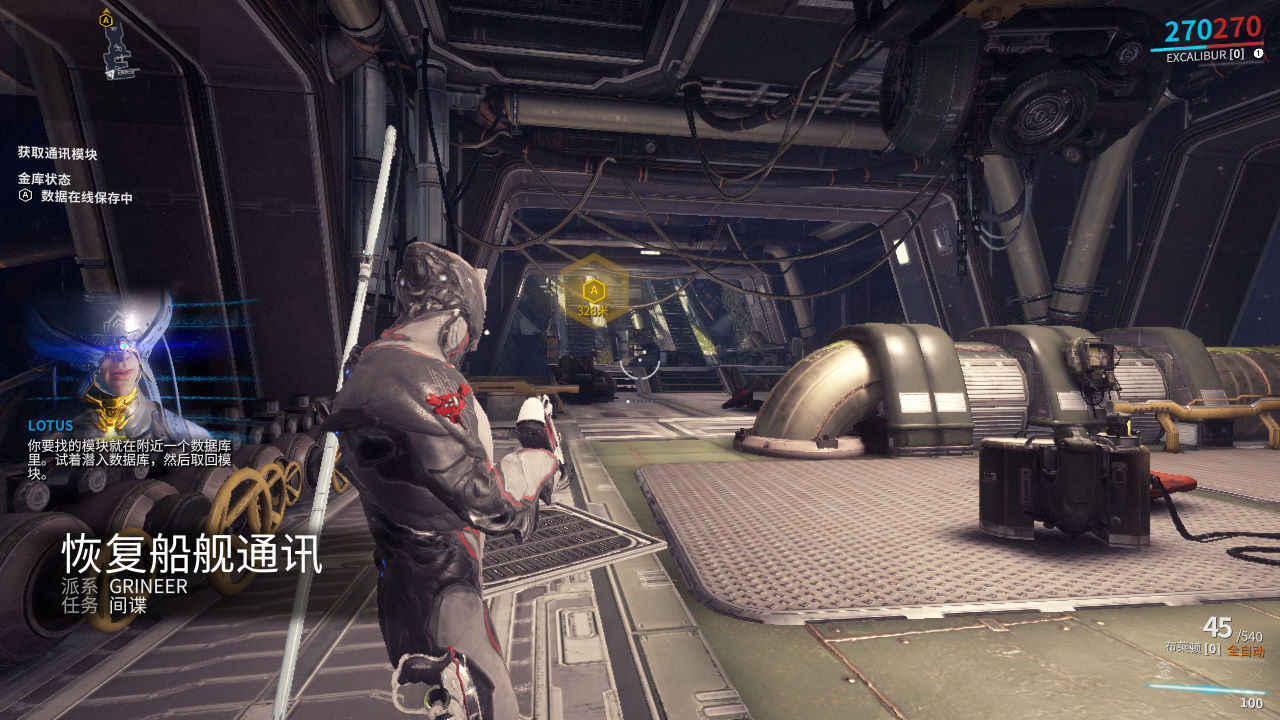1280x720 pixels.
Task: Click the yellow hexagon waypoint marker
Action: pos(593,290)
